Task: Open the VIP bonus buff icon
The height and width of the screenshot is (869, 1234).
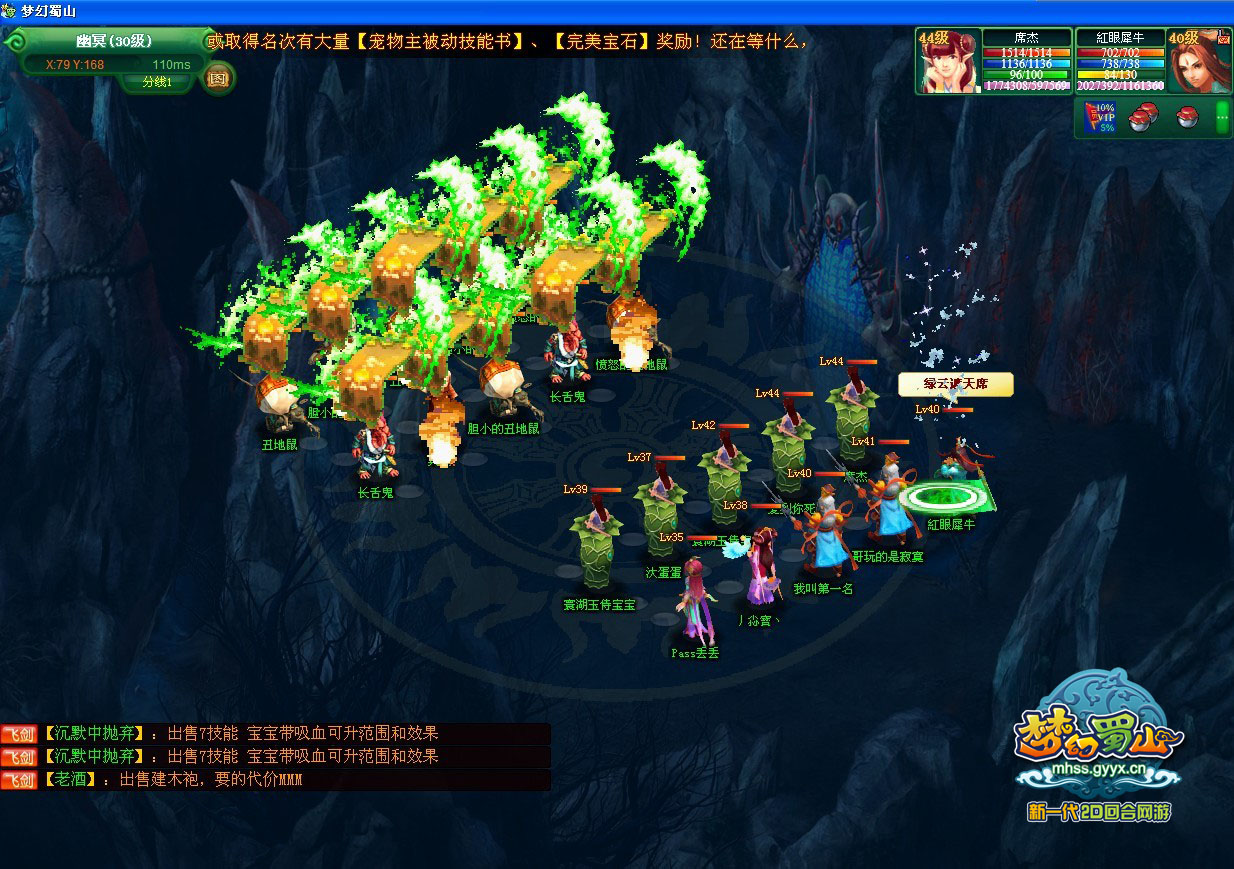Action: click(1100, 118)
